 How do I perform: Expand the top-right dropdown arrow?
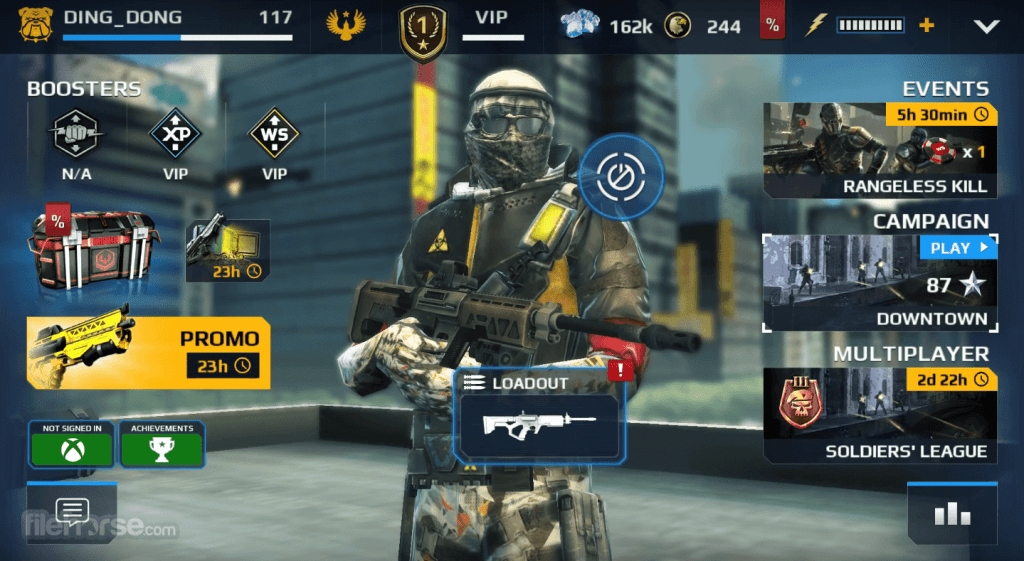click(987, 26)
